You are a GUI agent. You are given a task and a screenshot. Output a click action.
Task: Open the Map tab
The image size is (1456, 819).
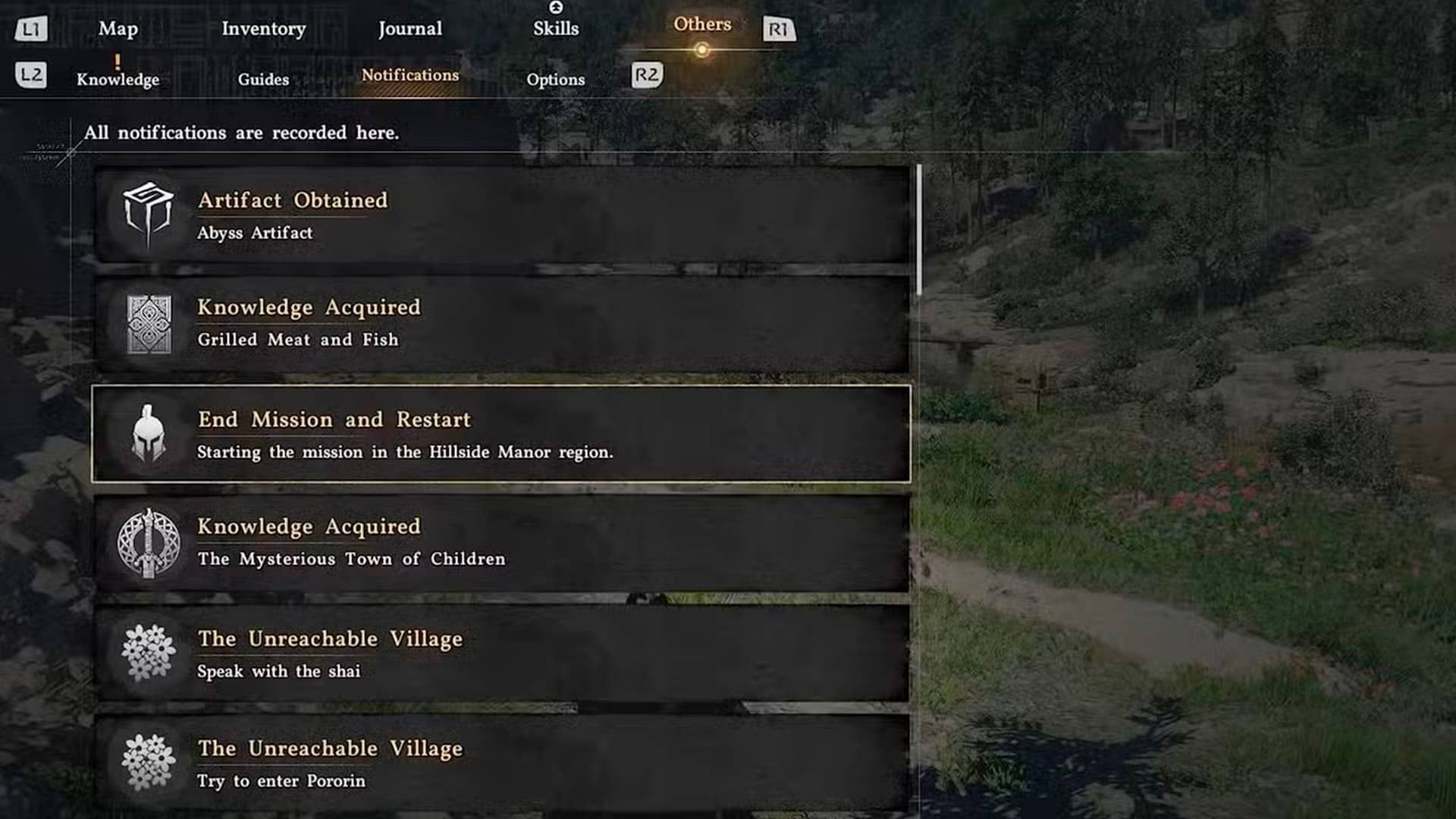pos(118,29)
